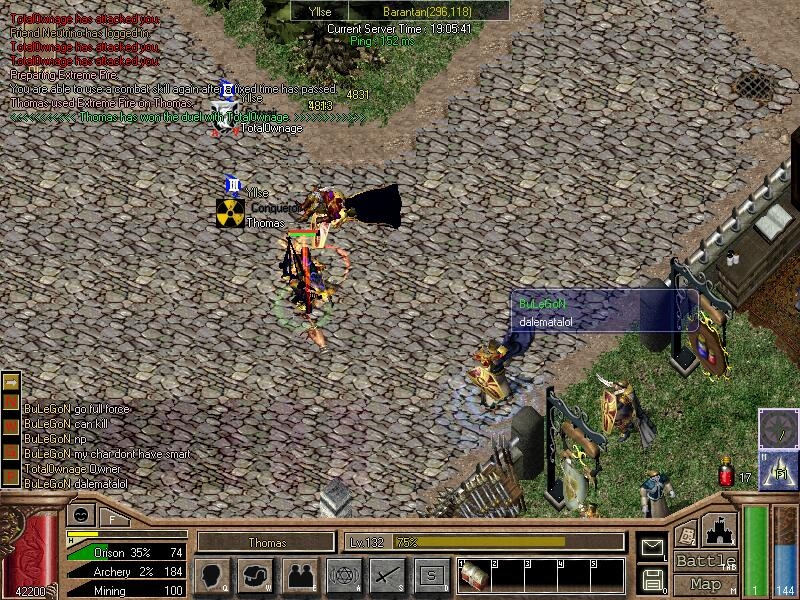Open the two-person party button

(x=300, y=575)
